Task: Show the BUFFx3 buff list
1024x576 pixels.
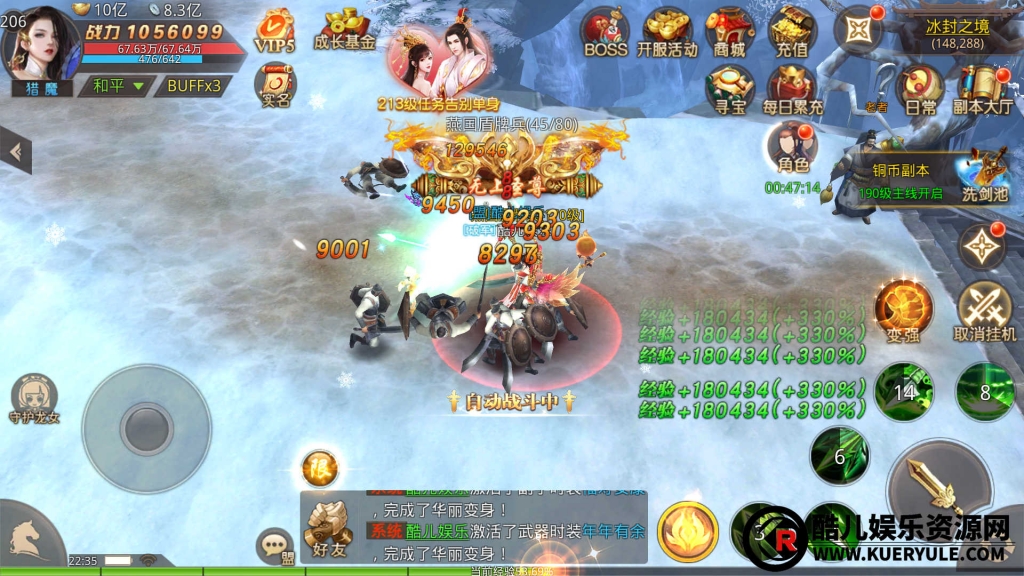Action: 193,86
